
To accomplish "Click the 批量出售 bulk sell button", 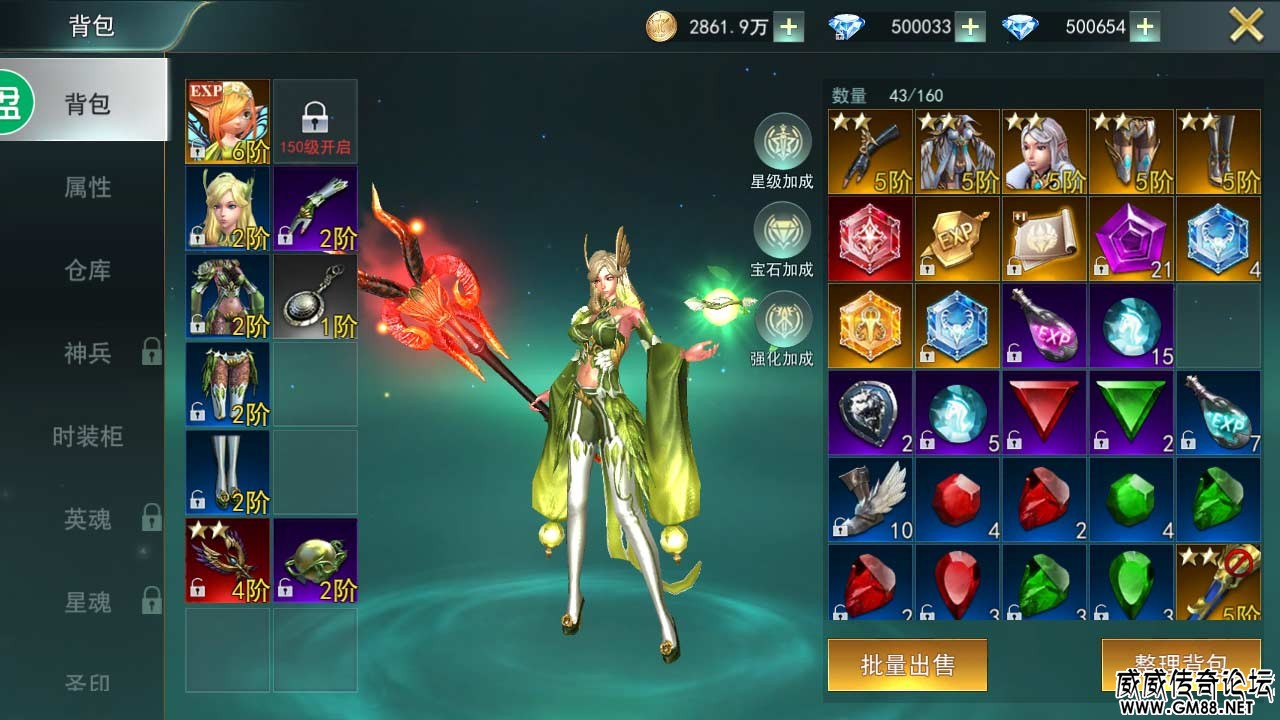I will tap(907, 665).
